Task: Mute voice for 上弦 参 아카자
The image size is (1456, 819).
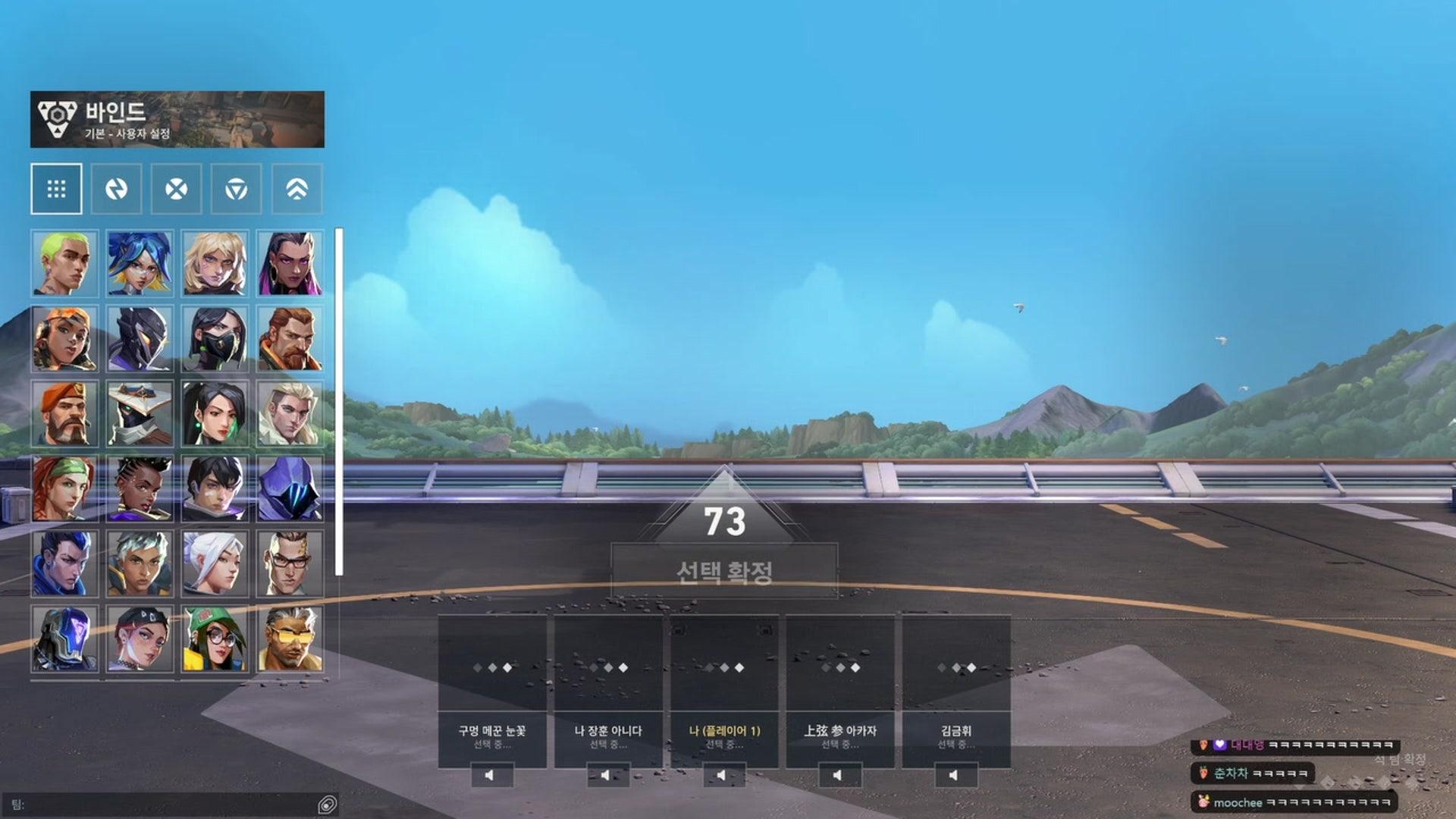Action: (x=837, y=774)
